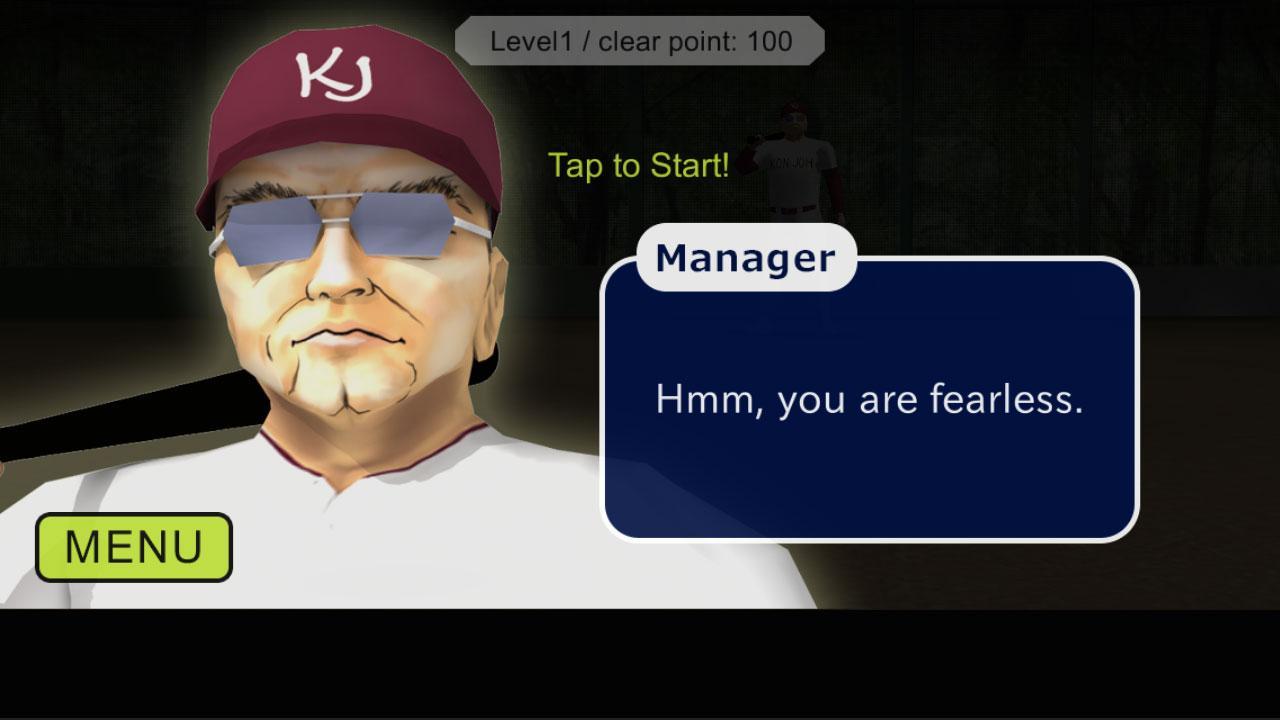Open the MENU
Screen dimensions: 1280x720
pos(133,546)
